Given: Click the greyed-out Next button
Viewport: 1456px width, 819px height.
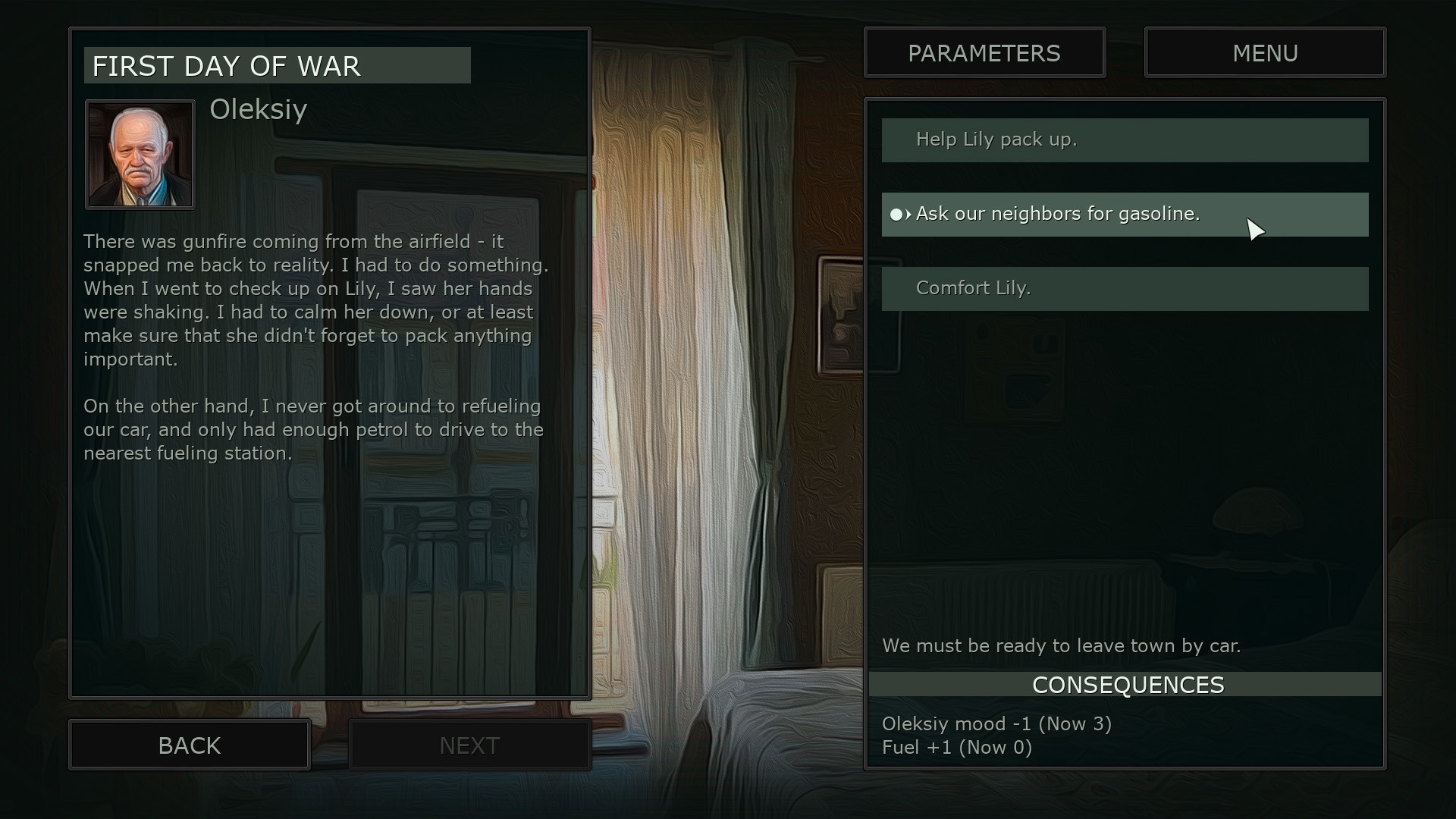Looking at the screenshot, I should tap(469, 745).
